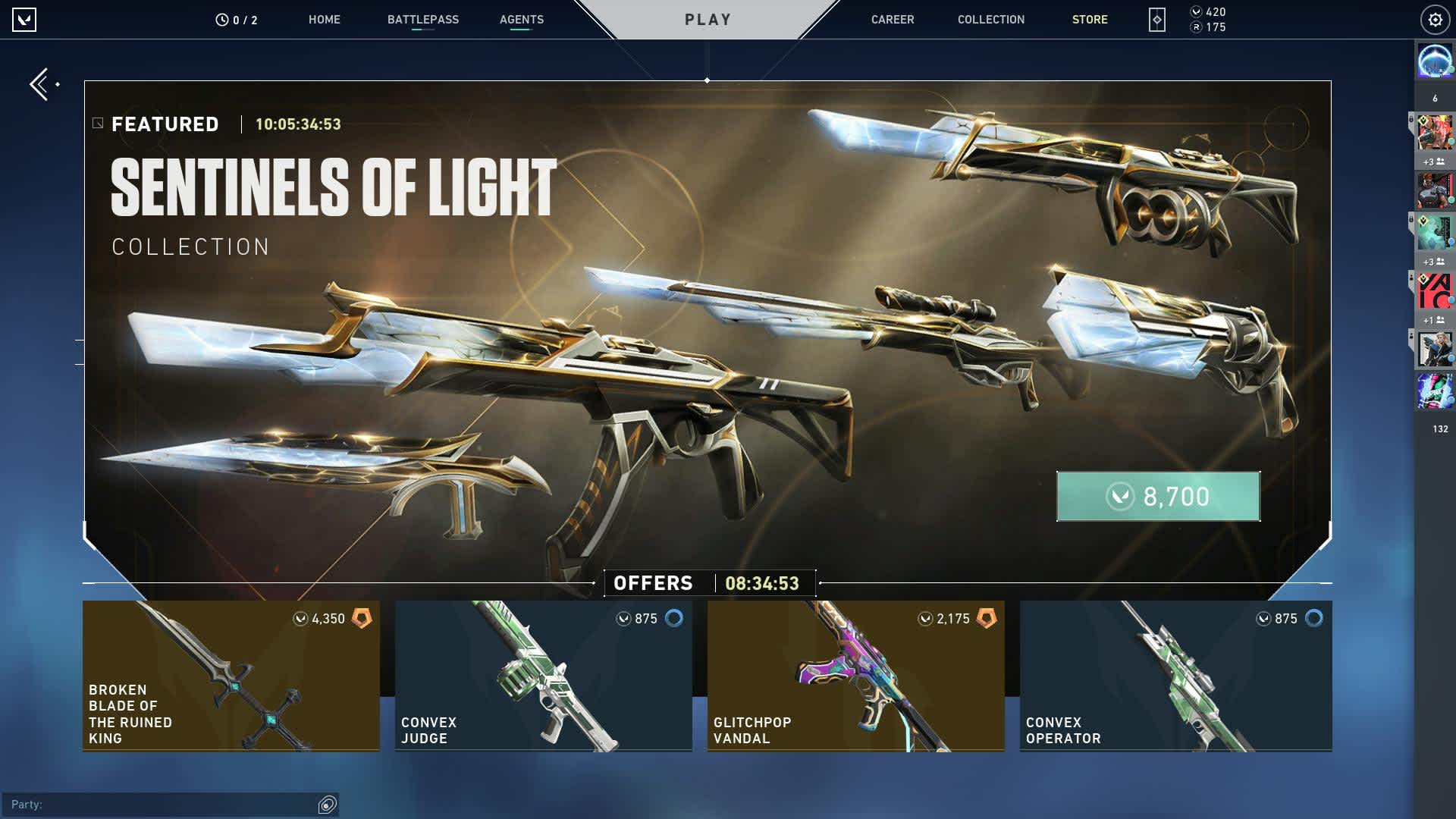Click the select edition badge on Convex Judge card
The height and width of the screenshot is (819, 1456).
point(674,618)
